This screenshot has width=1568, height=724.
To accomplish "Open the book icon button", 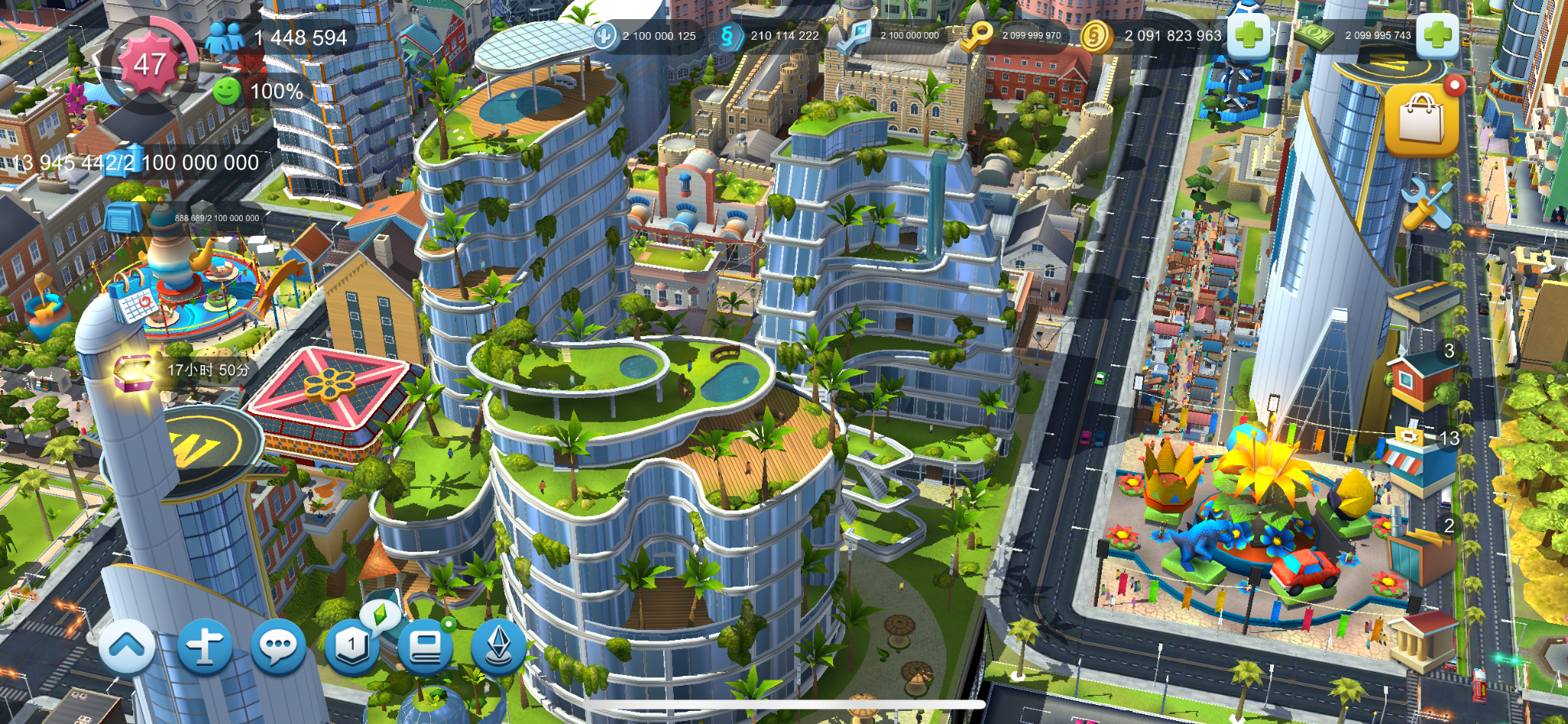I will (x=425, y=647).
